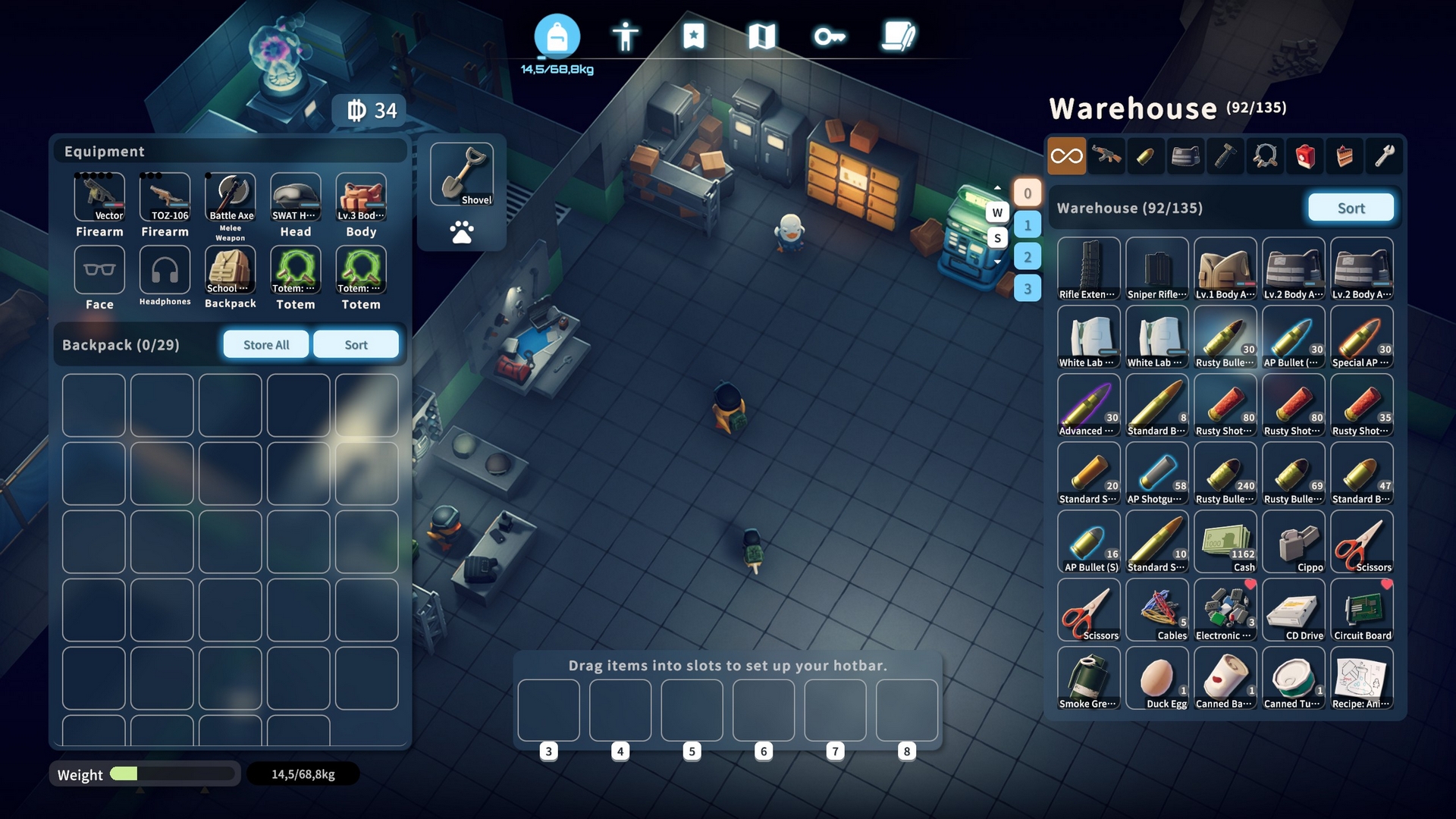Open the key ring tab

[830, 36]
